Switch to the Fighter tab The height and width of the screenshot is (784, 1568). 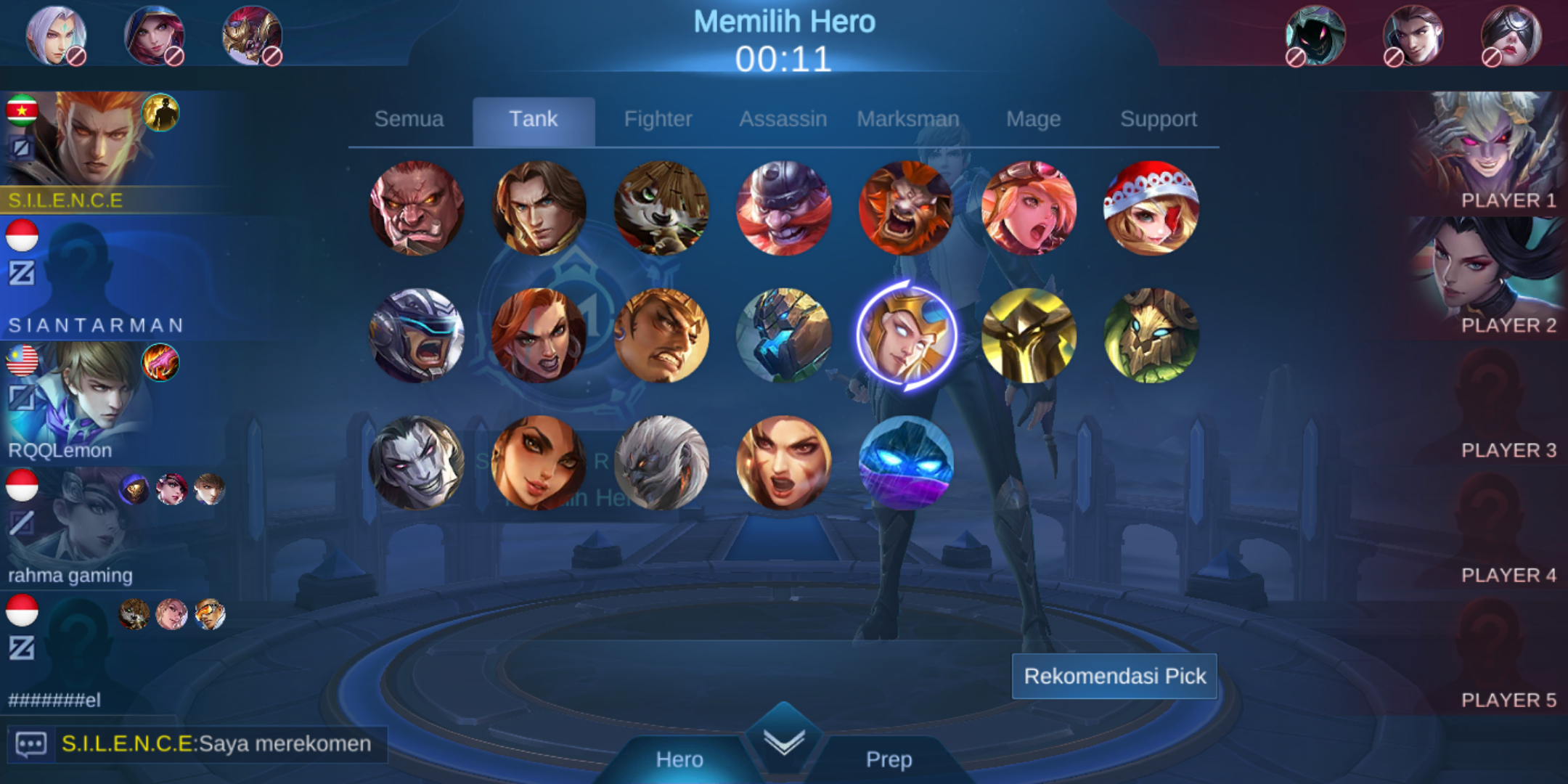coord(658,118)
